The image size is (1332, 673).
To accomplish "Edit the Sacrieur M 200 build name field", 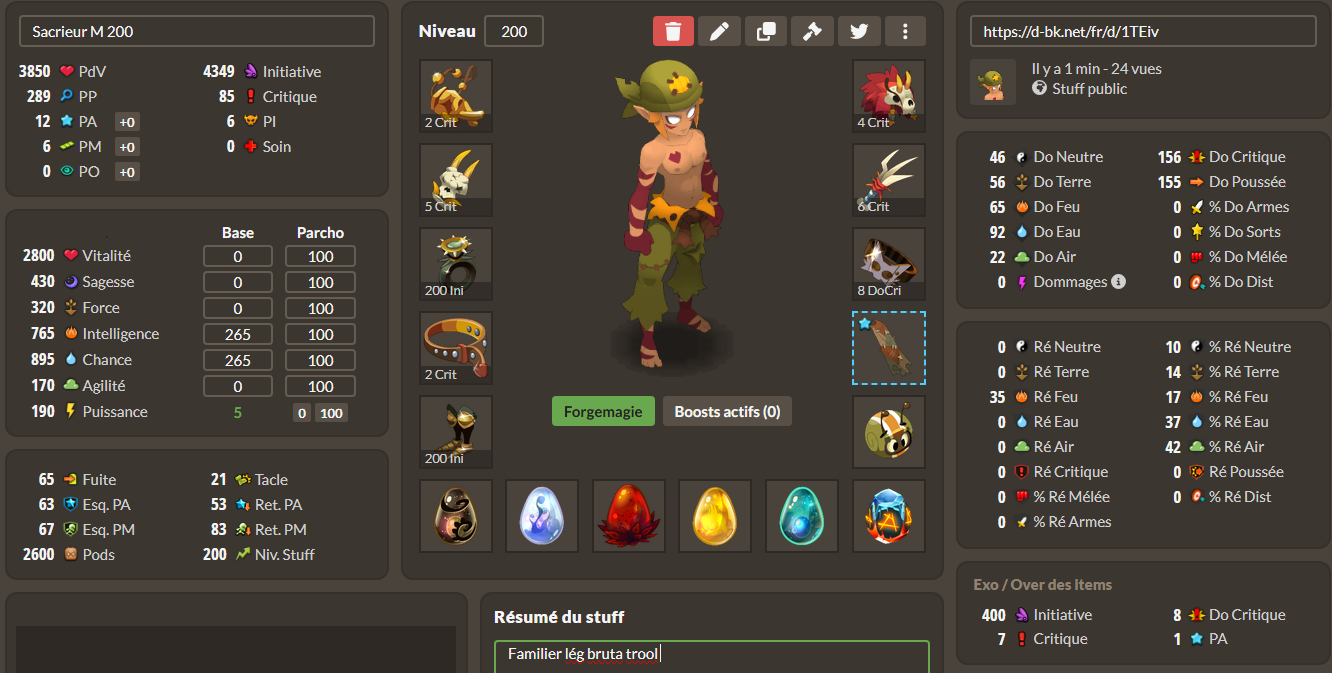I will (197, 31).
